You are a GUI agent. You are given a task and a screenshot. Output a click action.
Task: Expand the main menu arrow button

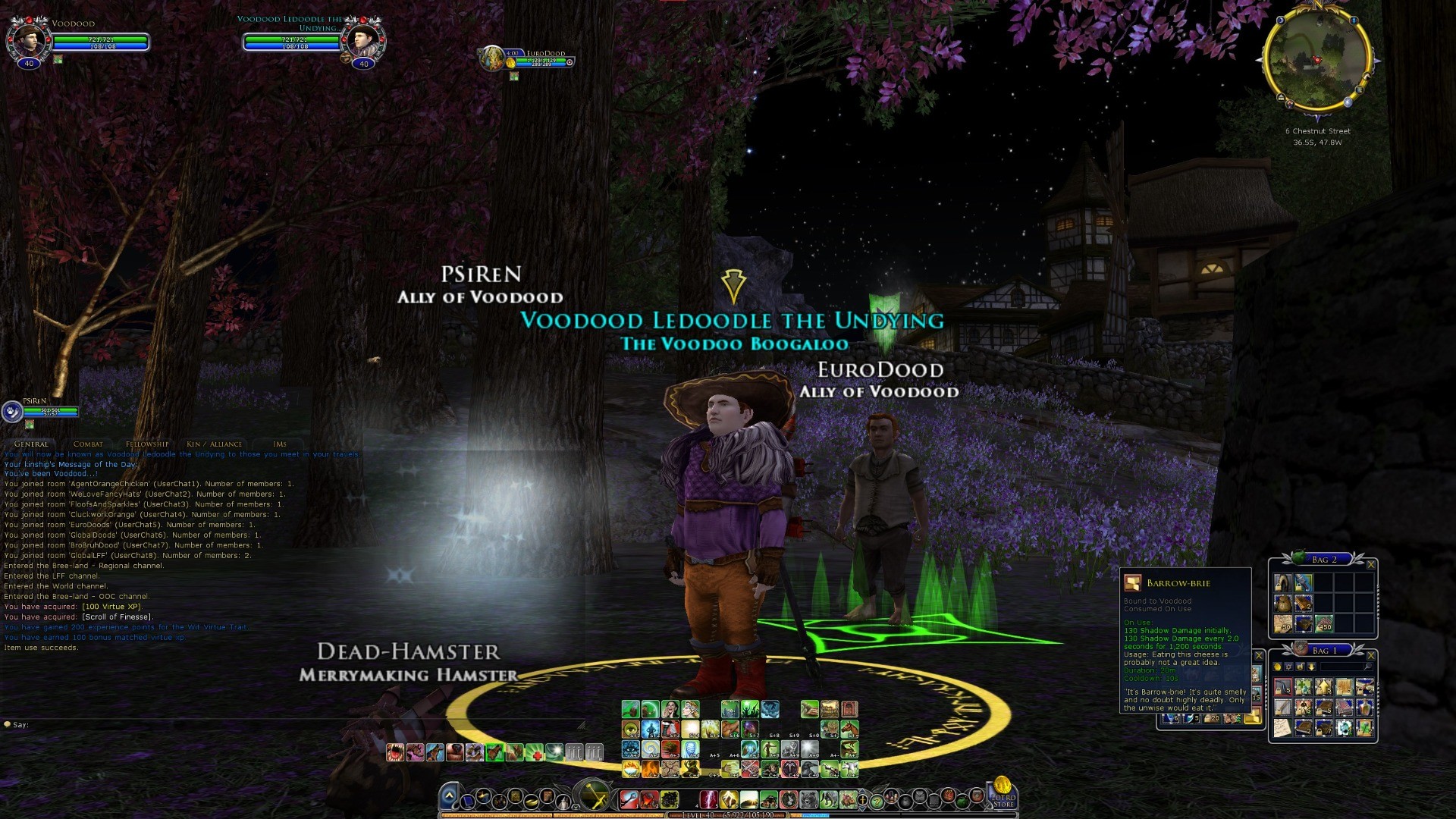point(449,796)
